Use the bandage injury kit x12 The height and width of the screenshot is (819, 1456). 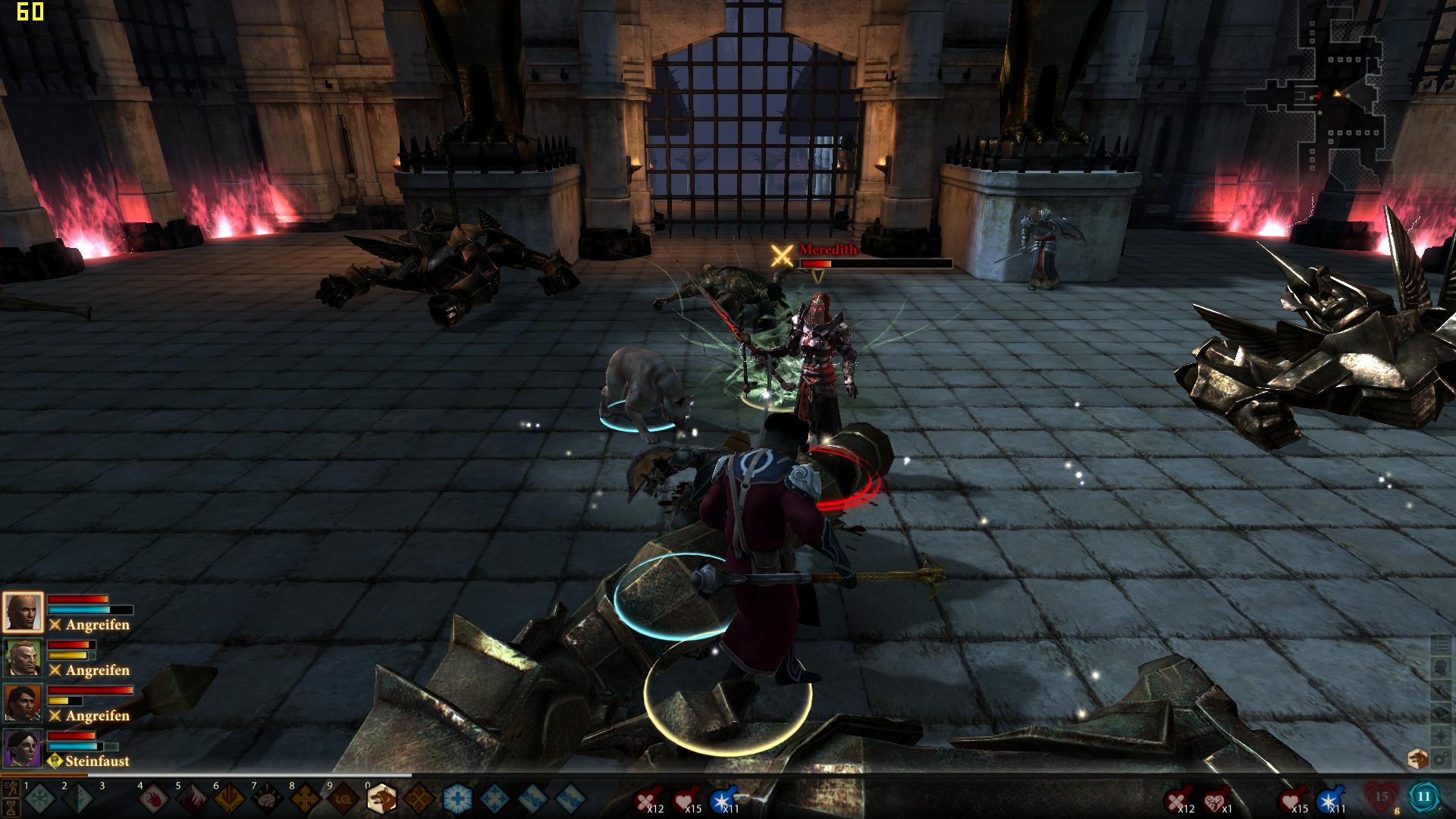point(646,800)
